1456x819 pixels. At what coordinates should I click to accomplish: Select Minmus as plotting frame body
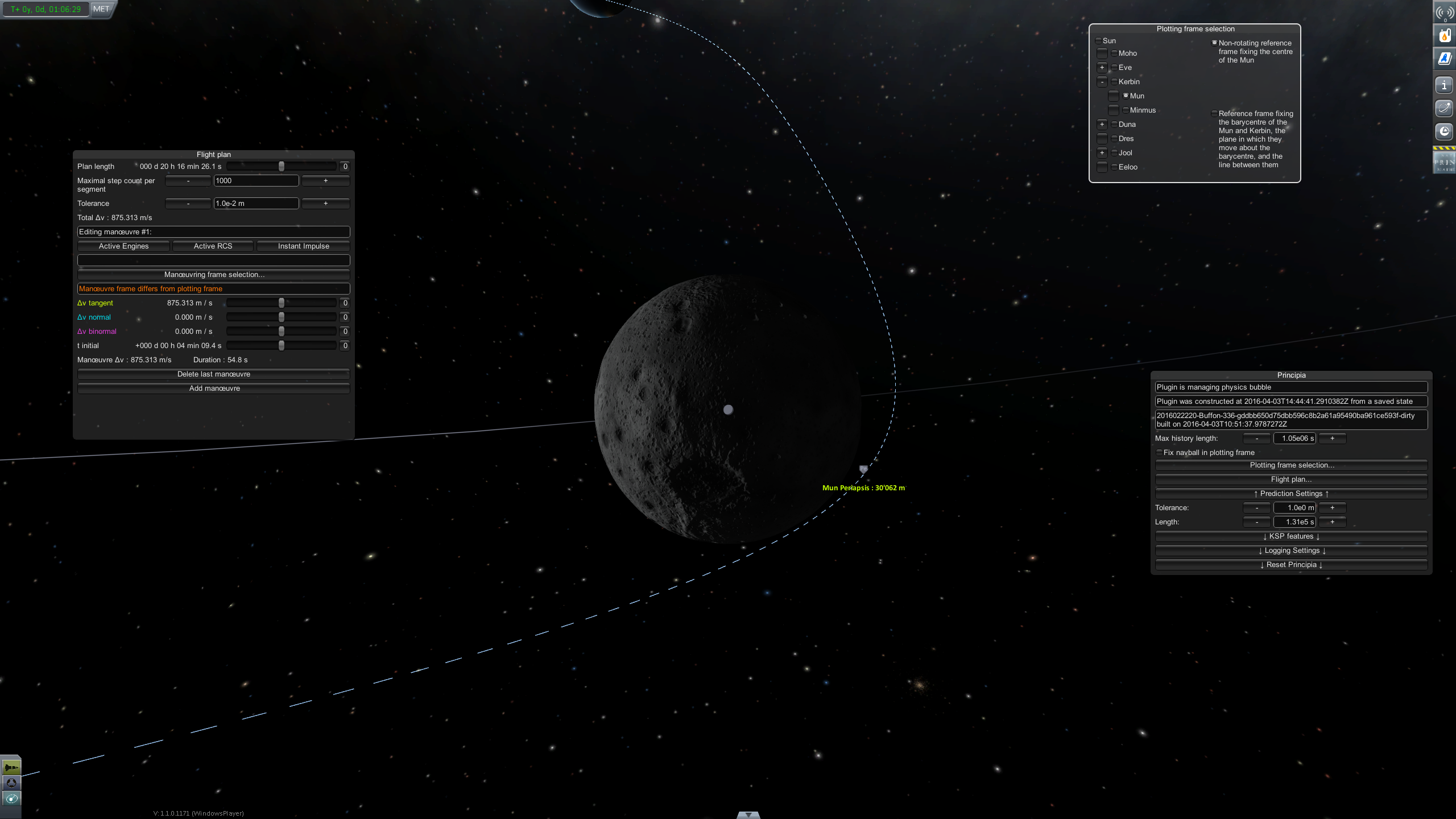[x=1126, y=110]
